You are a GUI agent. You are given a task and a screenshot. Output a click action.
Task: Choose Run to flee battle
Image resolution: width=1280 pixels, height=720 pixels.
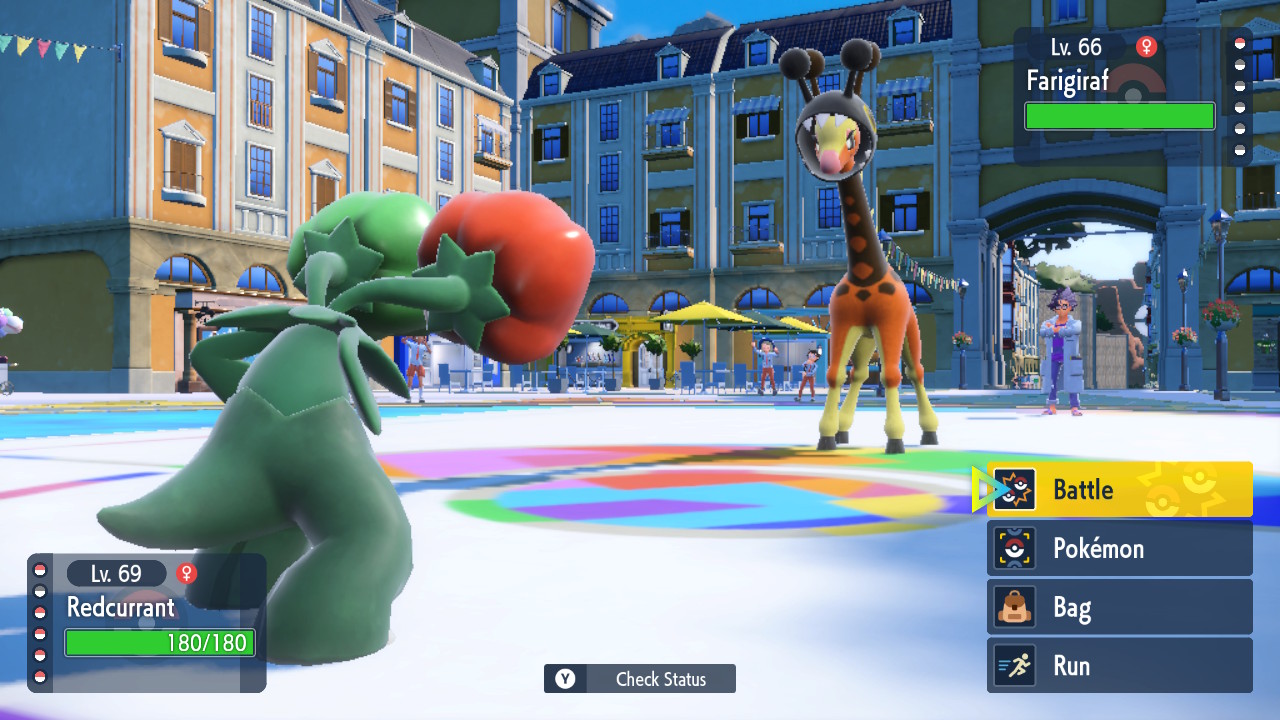pyautogui.click(x=1120, y=666)
